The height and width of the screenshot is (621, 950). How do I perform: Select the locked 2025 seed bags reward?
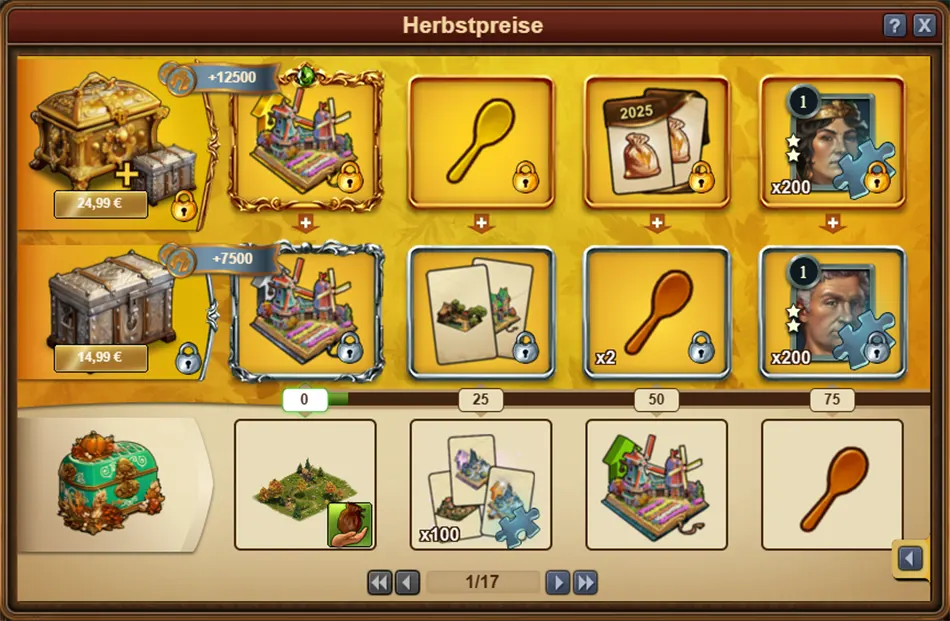[657, 142]
